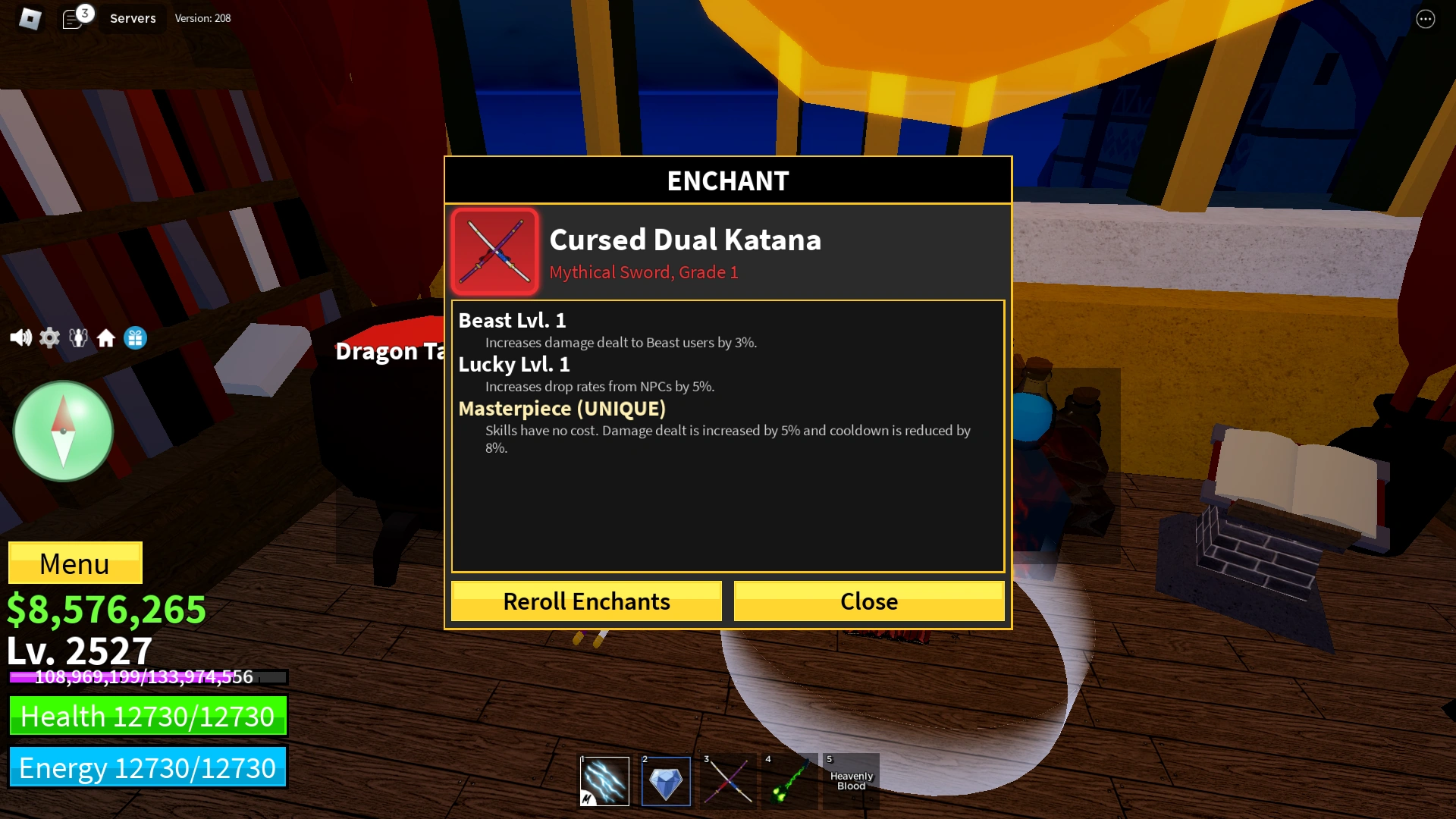The height and width of the screenshot is (819, 1456).
Task: Open the friends/players icon
Action: point(77,338)
